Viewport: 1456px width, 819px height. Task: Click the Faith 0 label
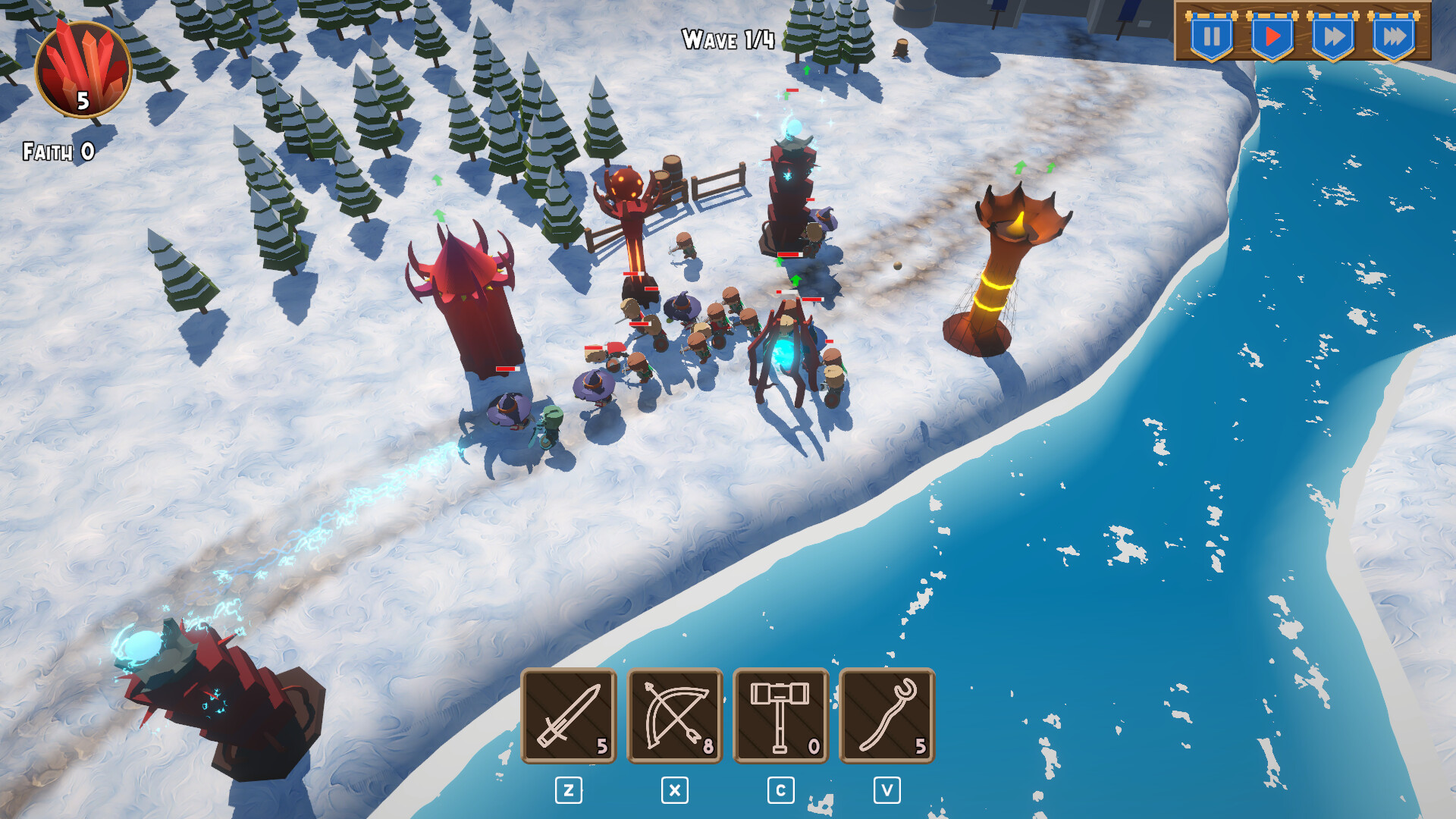57,152
